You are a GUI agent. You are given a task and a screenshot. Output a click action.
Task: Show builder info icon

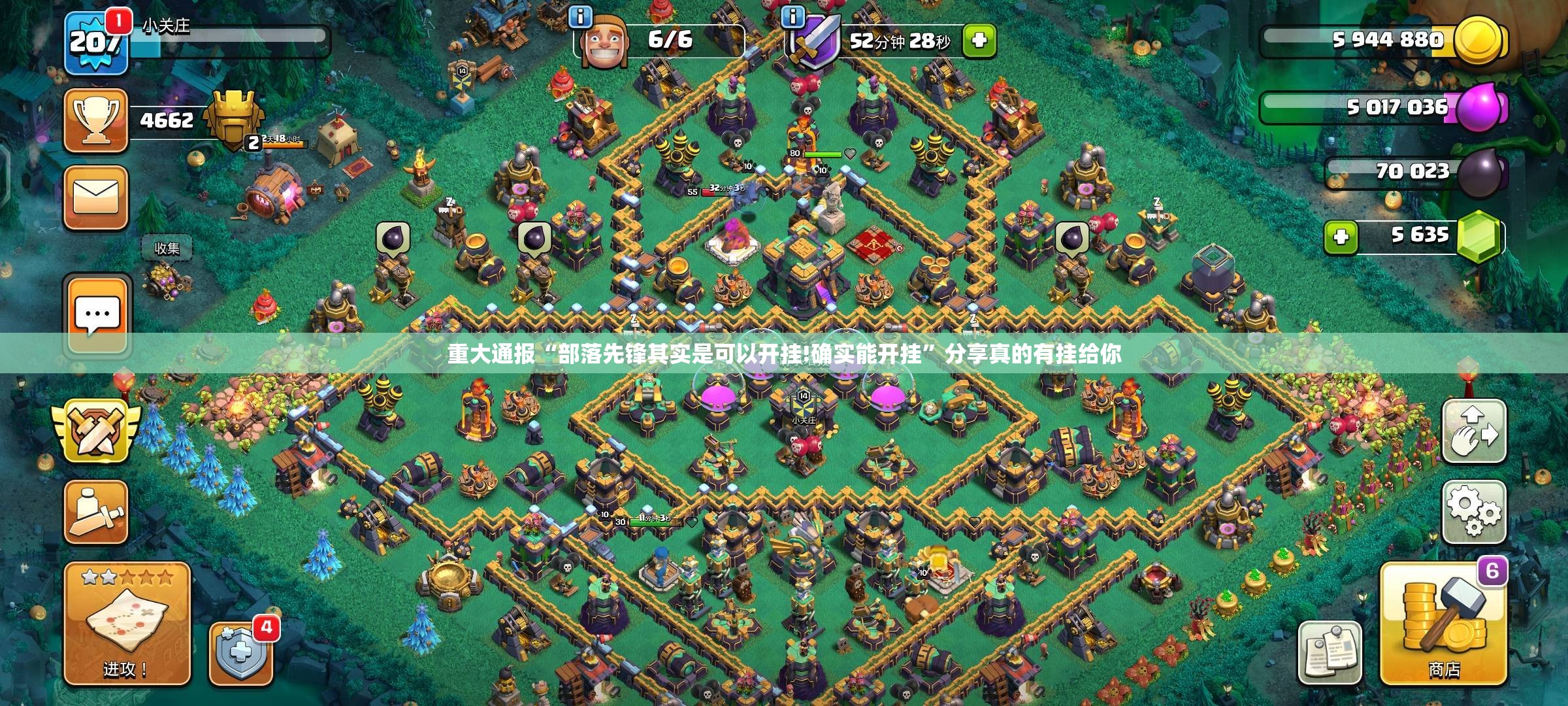coord(580,17)
